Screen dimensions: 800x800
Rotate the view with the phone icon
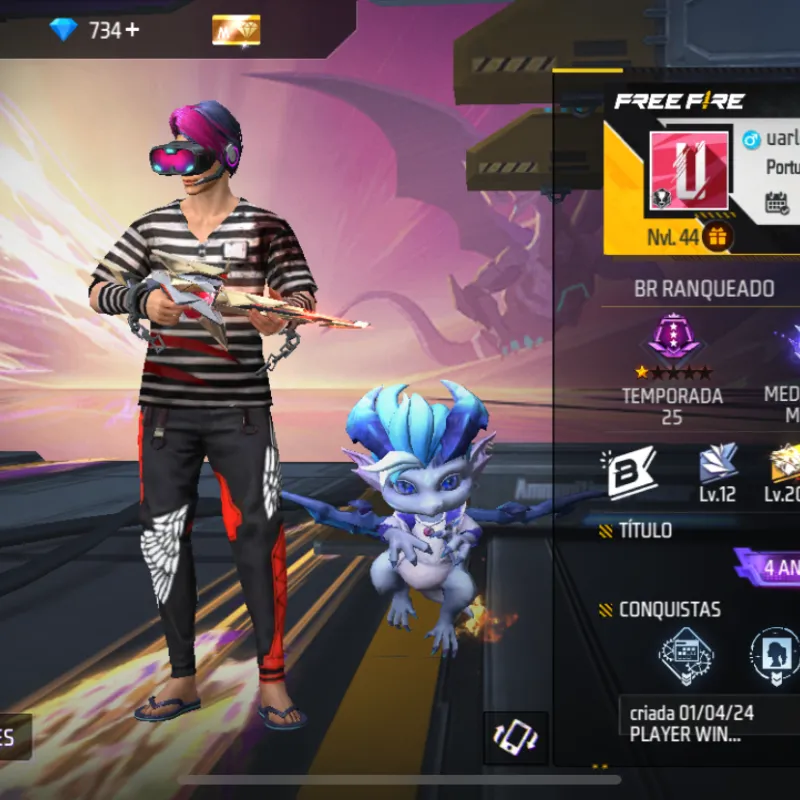516,738
